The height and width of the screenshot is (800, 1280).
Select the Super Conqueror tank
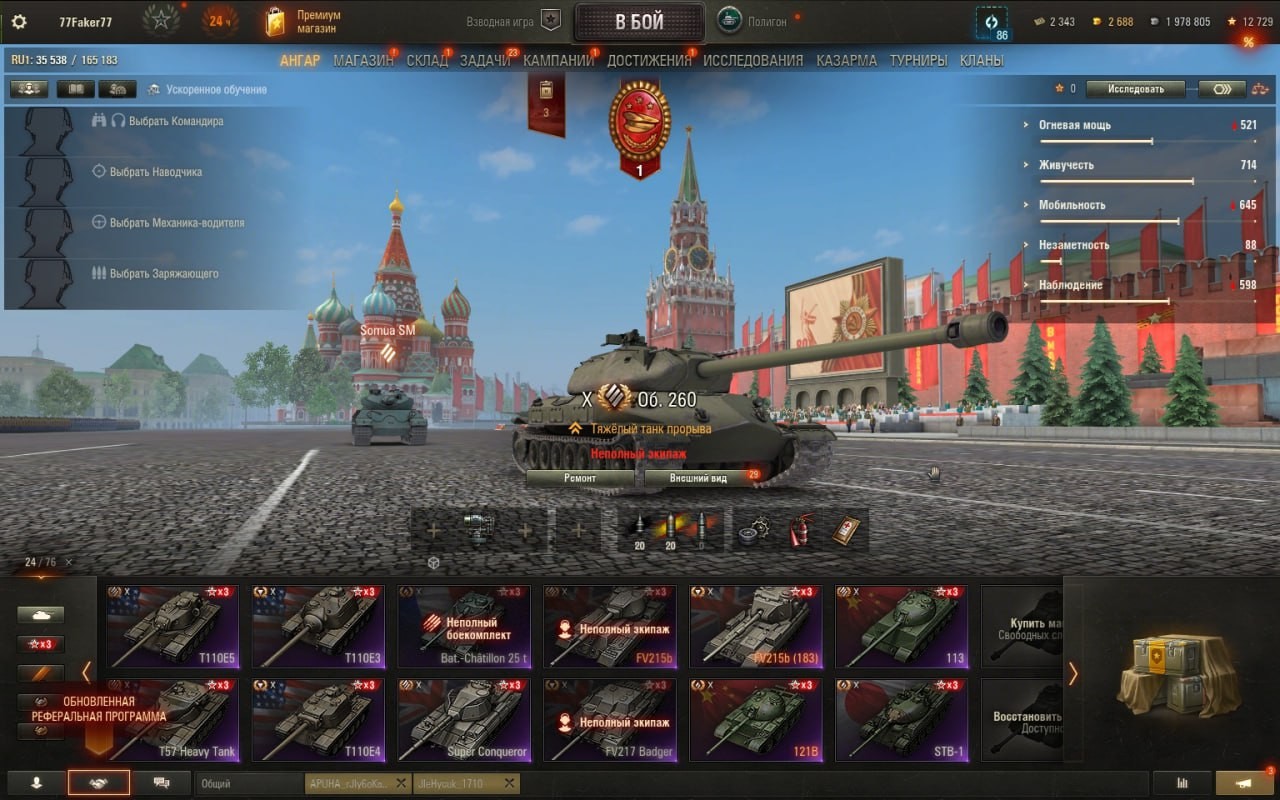click(463, 719)
